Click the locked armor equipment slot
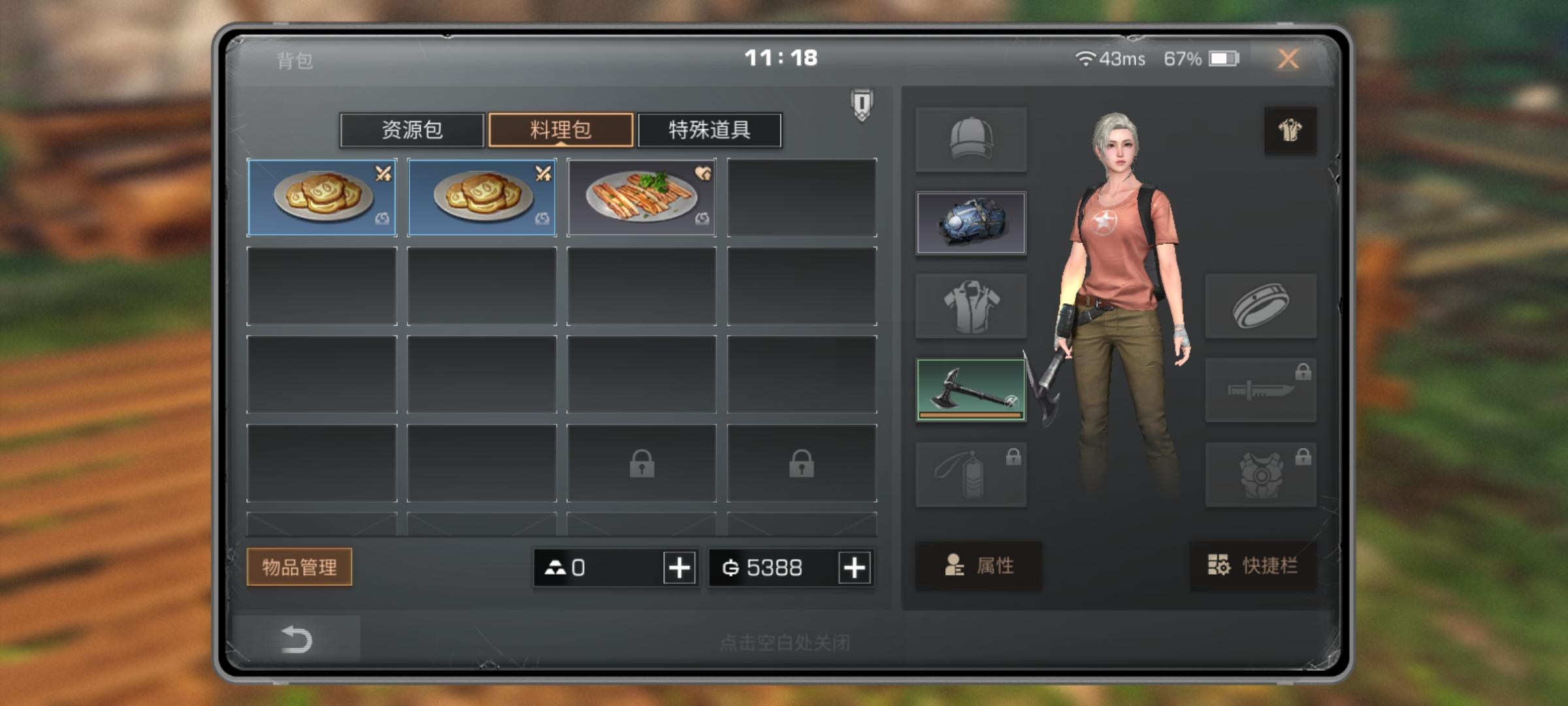 1261,473
